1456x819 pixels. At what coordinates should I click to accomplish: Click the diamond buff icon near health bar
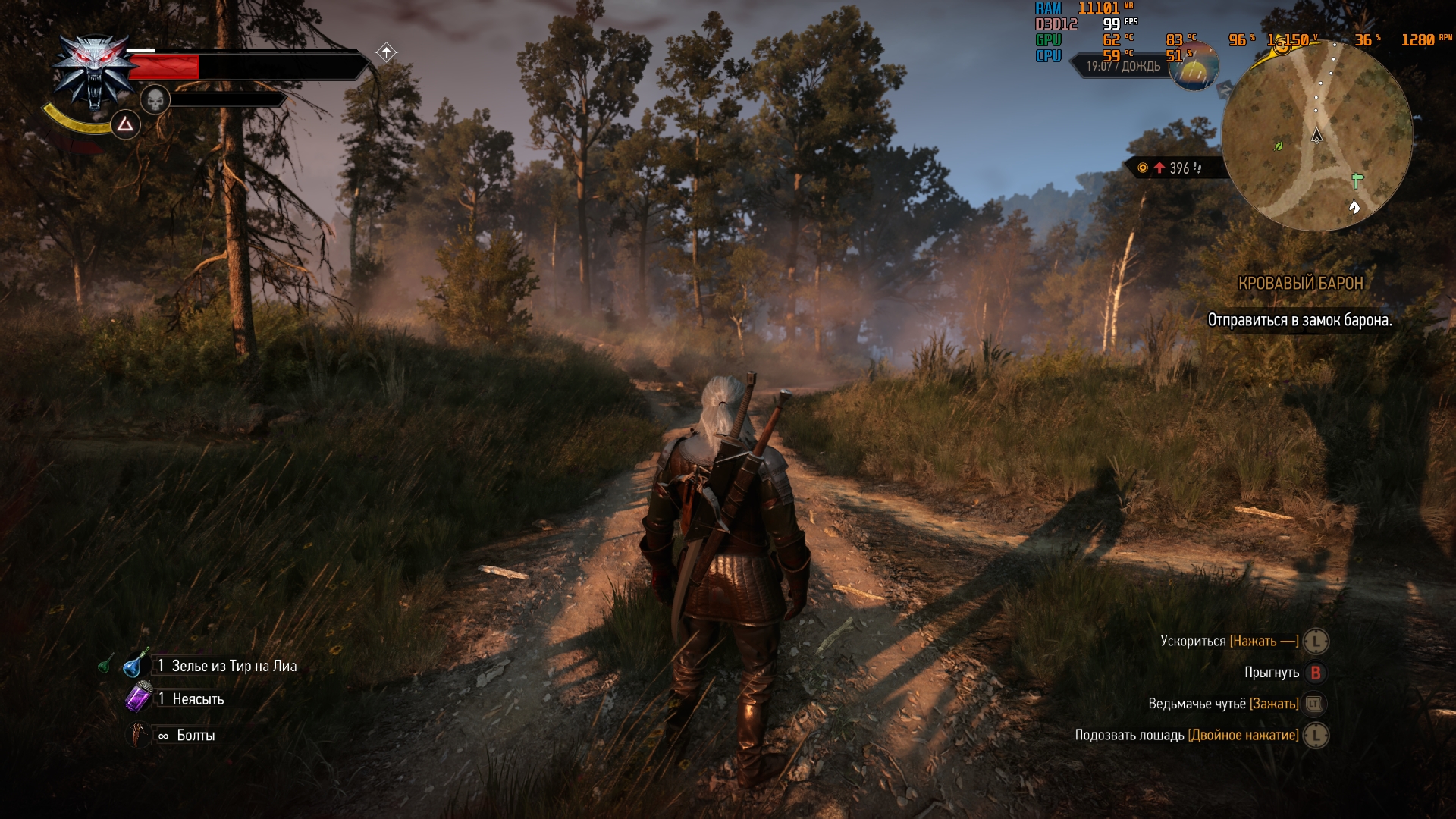pos(386,52)
